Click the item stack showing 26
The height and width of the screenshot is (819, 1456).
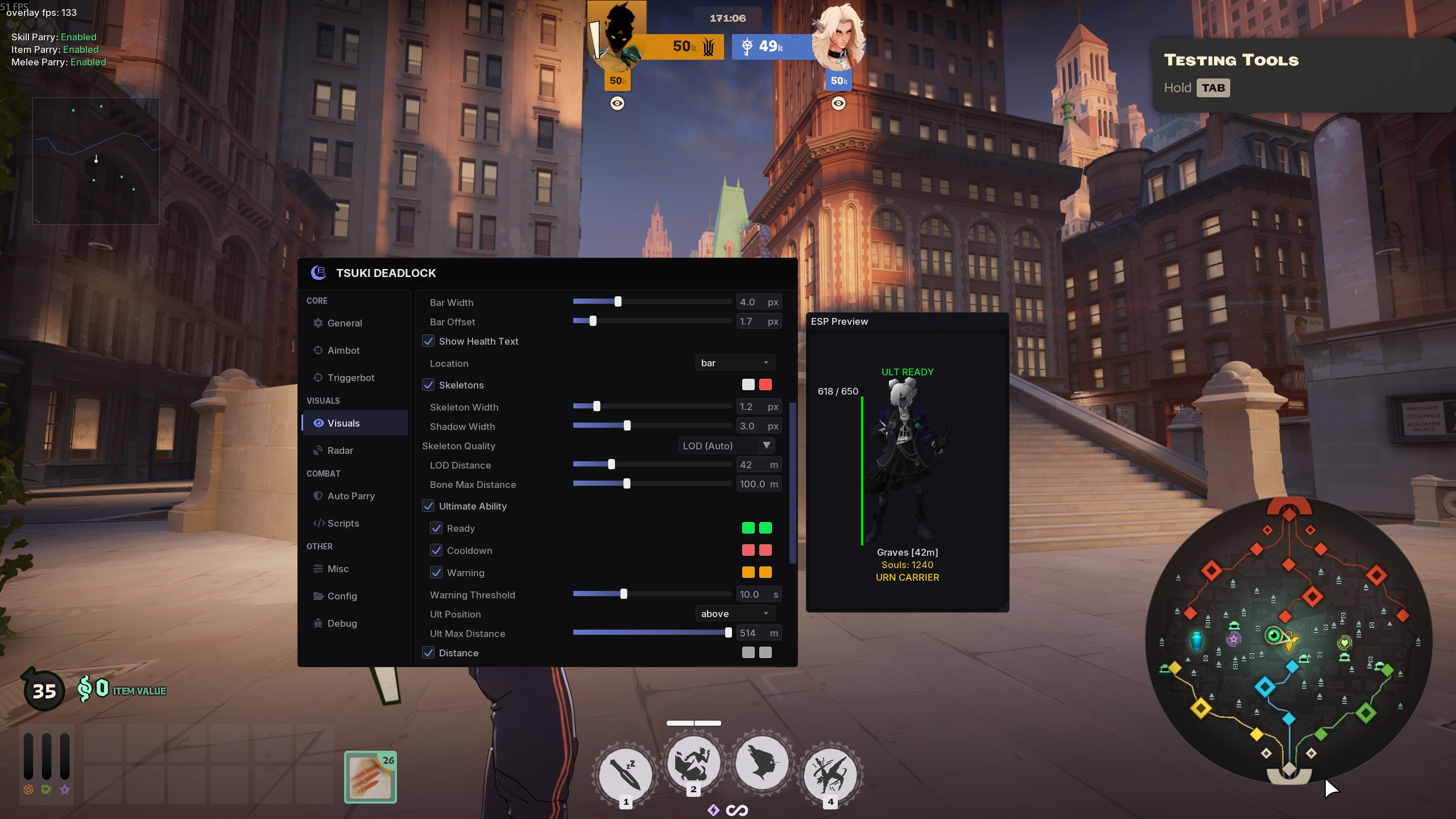coord(370,776)
